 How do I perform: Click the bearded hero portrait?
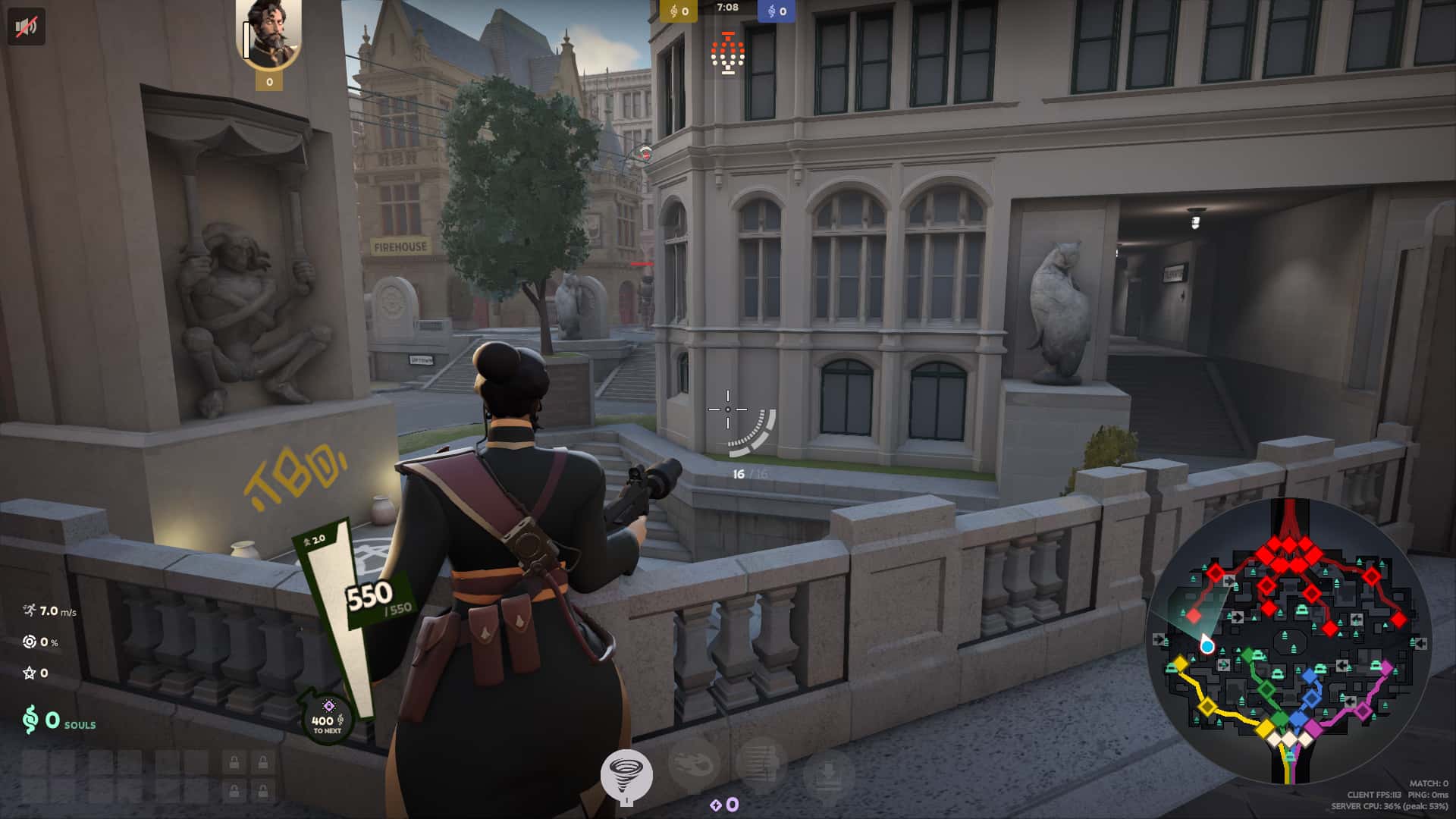(269, 34)
